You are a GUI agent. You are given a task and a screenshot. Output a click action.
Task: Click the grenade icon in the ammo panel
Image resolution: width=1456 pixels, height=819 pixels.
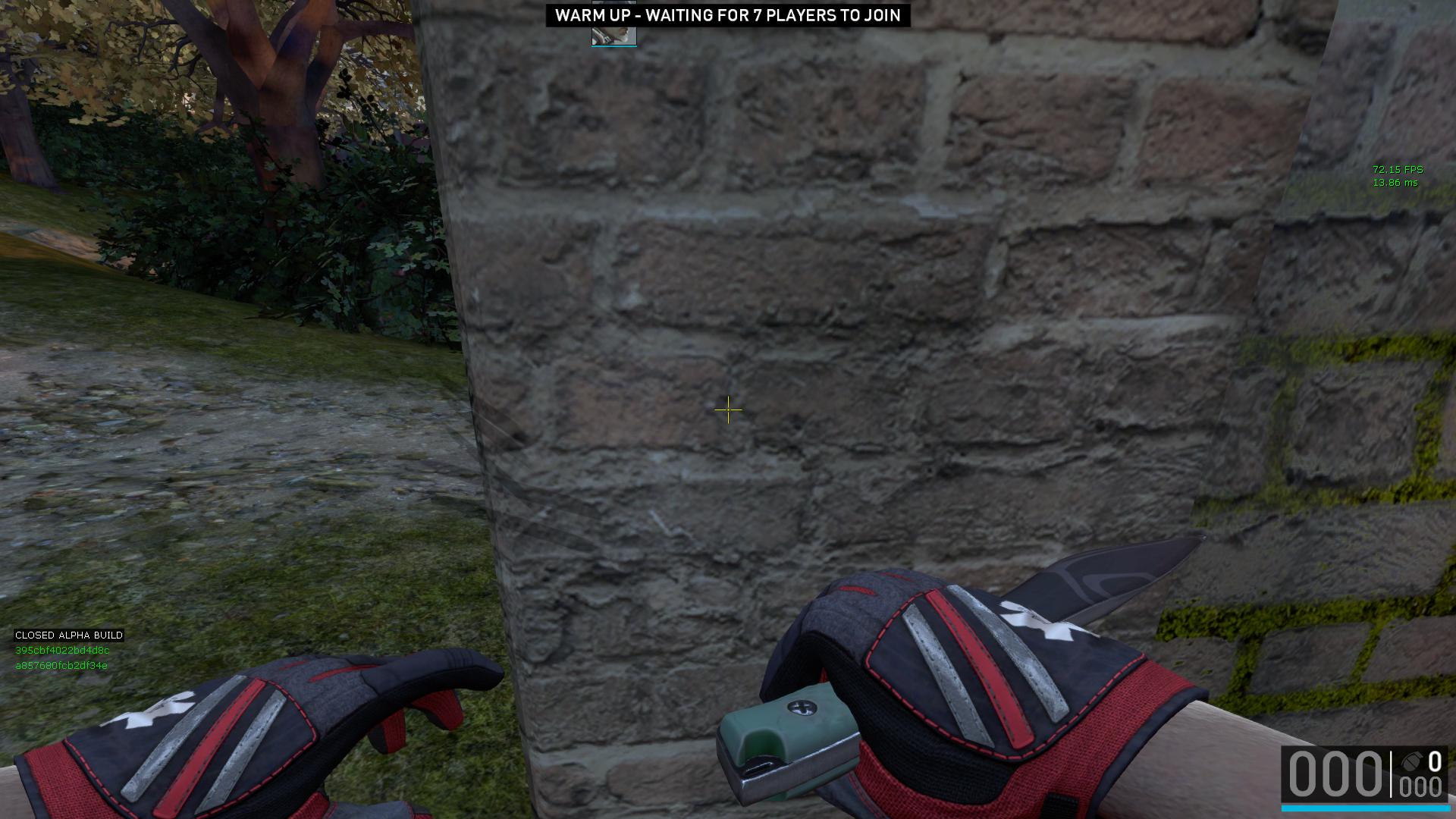1410,761
